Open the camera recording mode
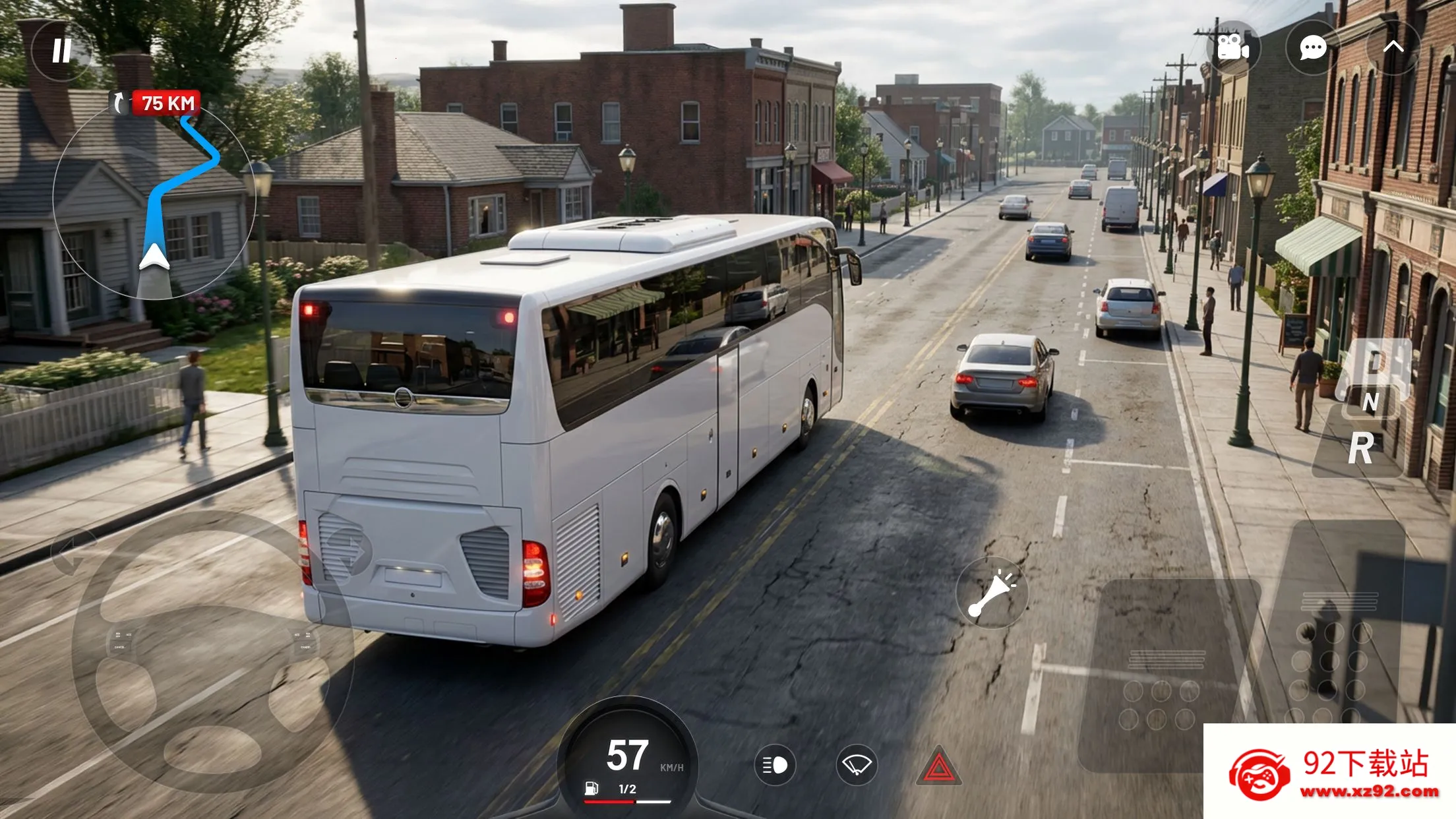This screenshot has width=1456, height=819. (1233, 47)
